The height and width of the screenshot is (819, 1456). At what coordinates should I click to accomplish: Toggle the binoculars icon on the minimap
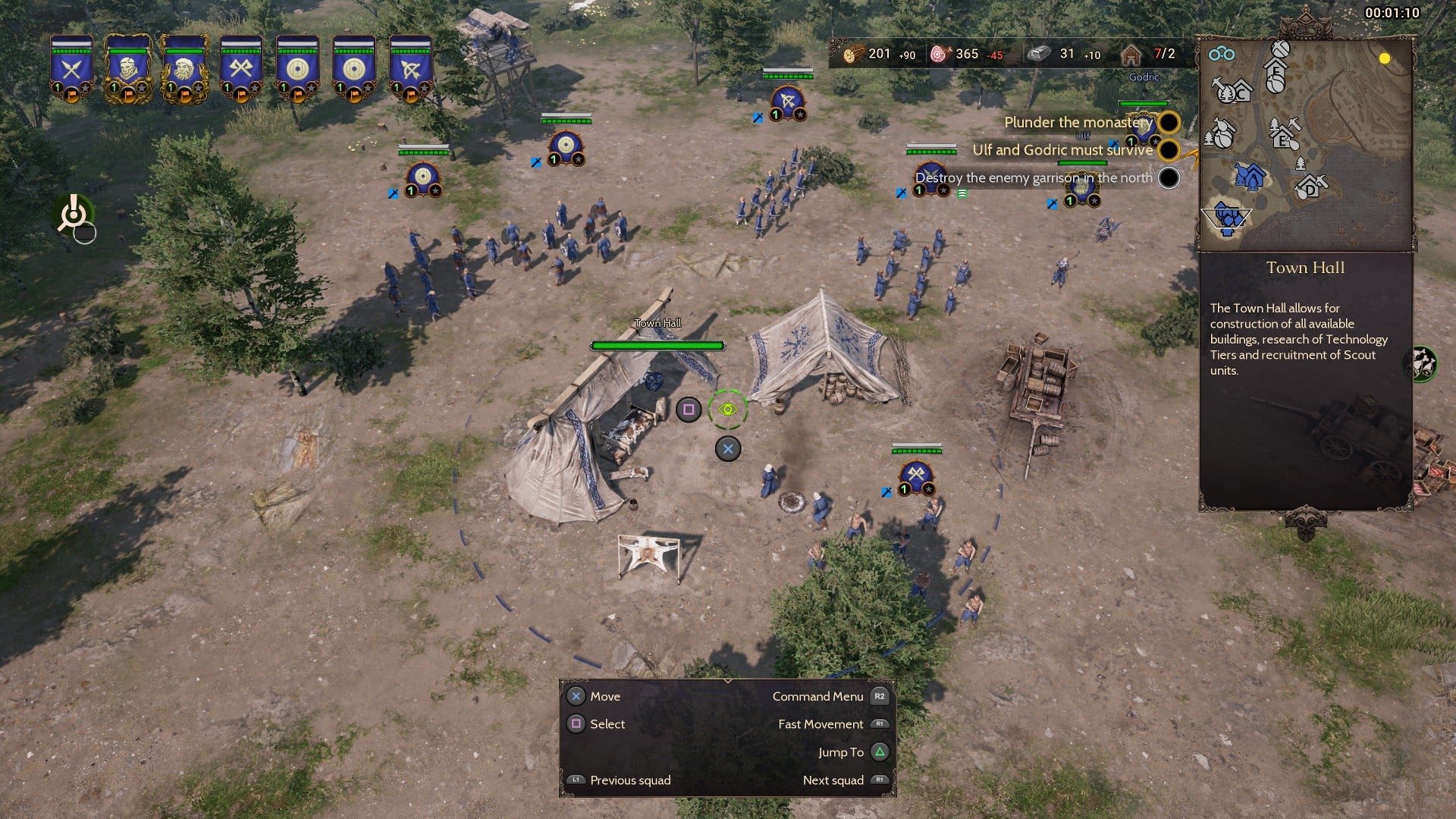coord(1221,54)
